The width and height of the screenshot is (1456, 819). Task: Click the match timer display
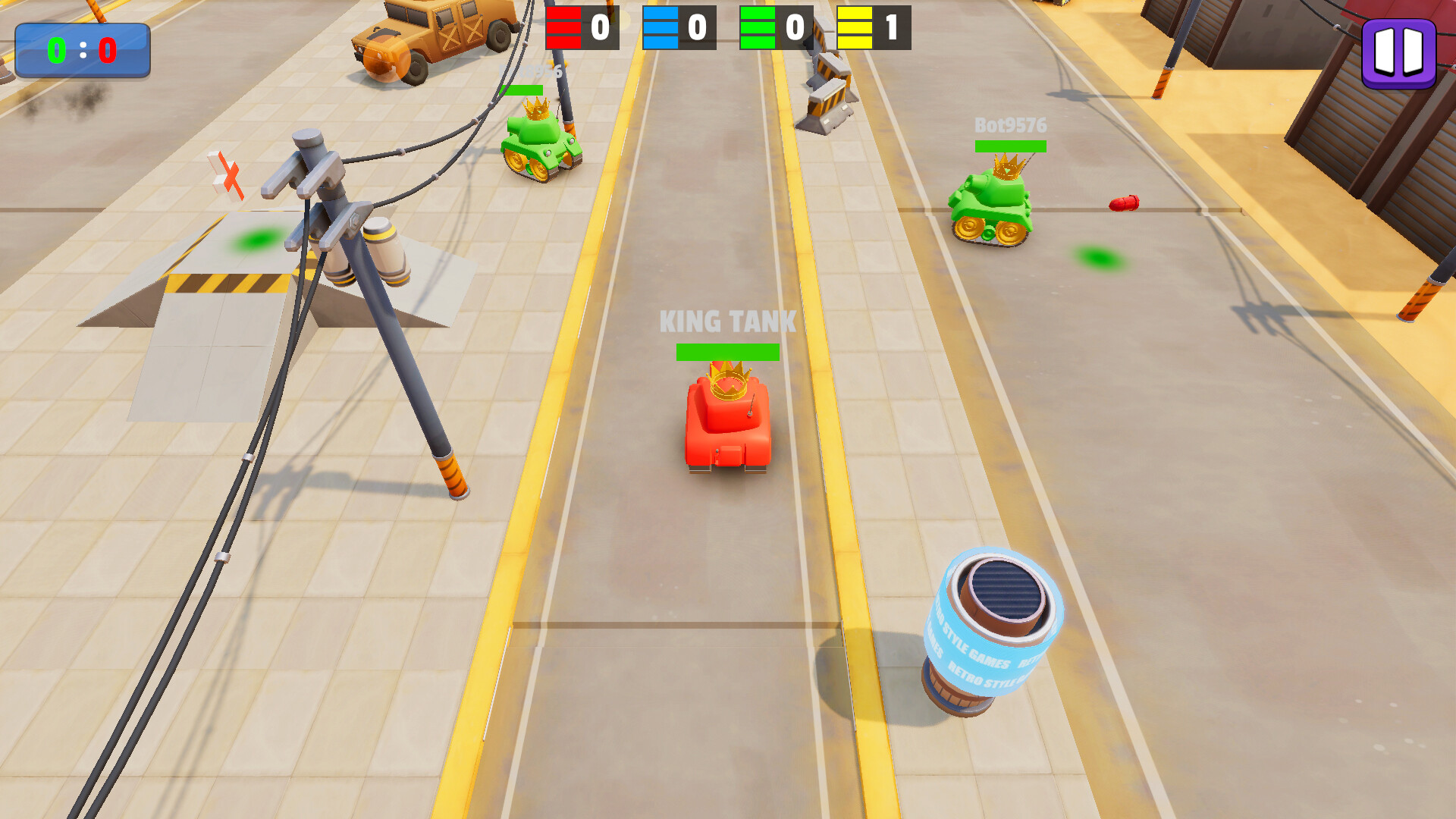(x=81, y=49)
